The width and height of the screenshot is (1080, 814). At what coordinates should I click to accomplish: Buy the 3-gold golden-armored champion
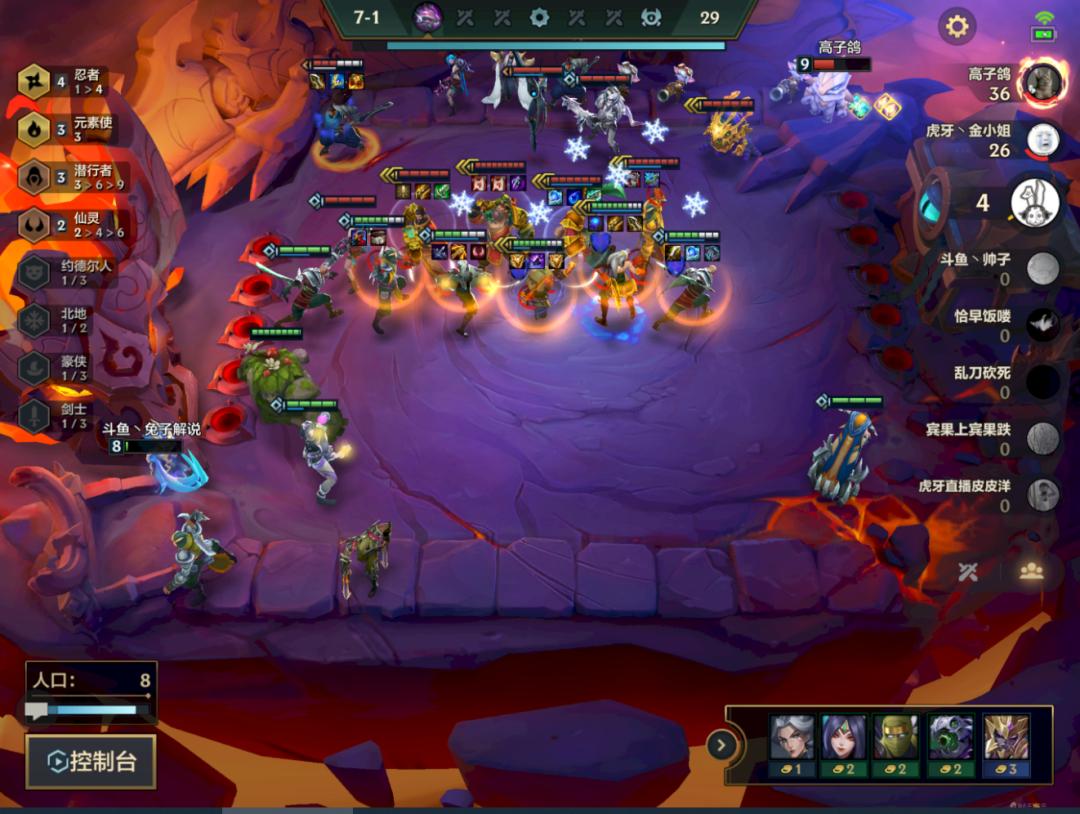[x=1005, y=745]
